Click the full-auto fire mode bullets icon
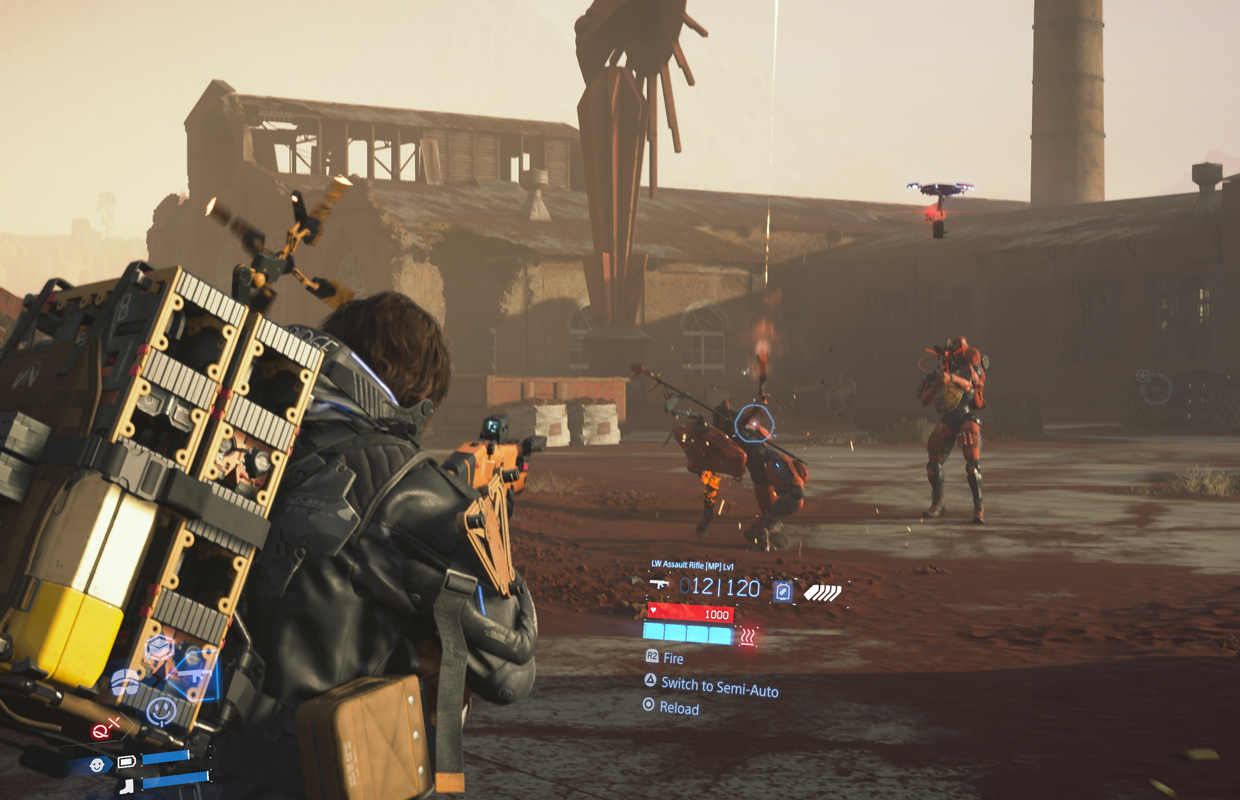This screenshot has width=1240, height=800. (822, 592)
